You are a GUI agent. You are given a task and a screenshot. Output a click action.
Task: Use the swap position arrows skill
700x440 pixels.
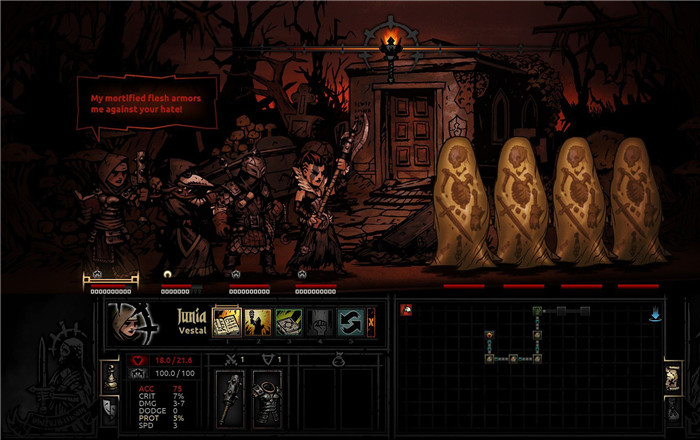349,321
